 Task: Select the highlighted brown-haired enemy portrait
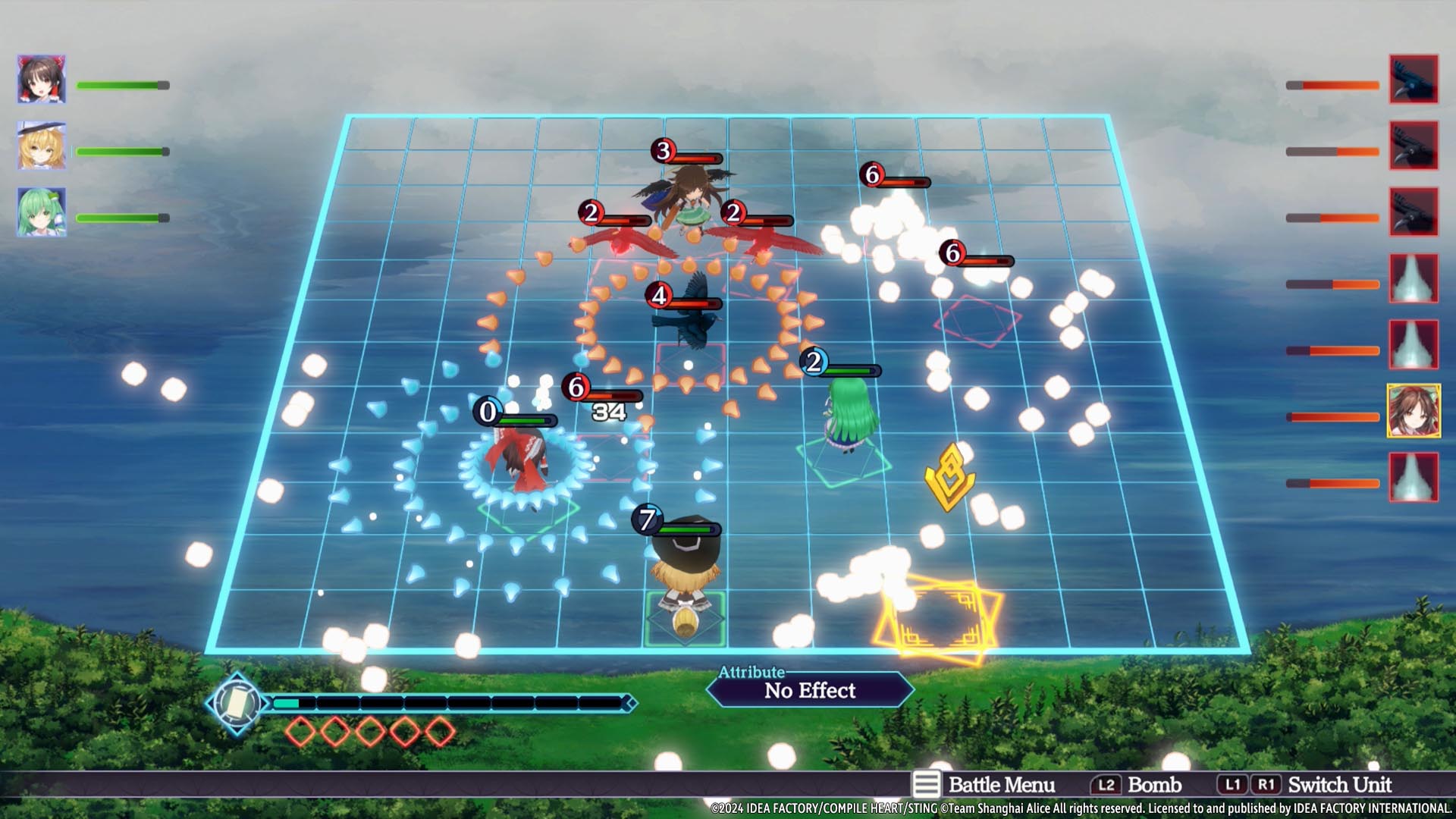1414,410
